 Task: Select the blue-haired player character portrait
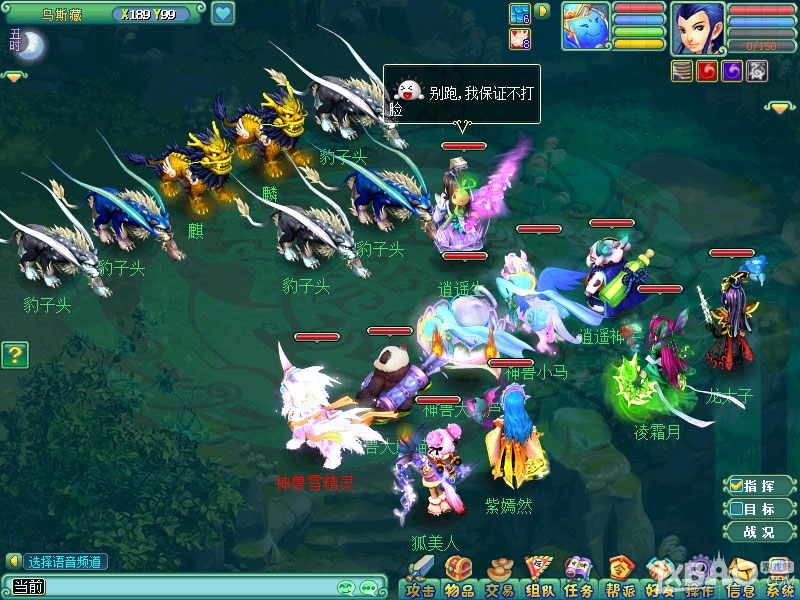pos(697,28)
